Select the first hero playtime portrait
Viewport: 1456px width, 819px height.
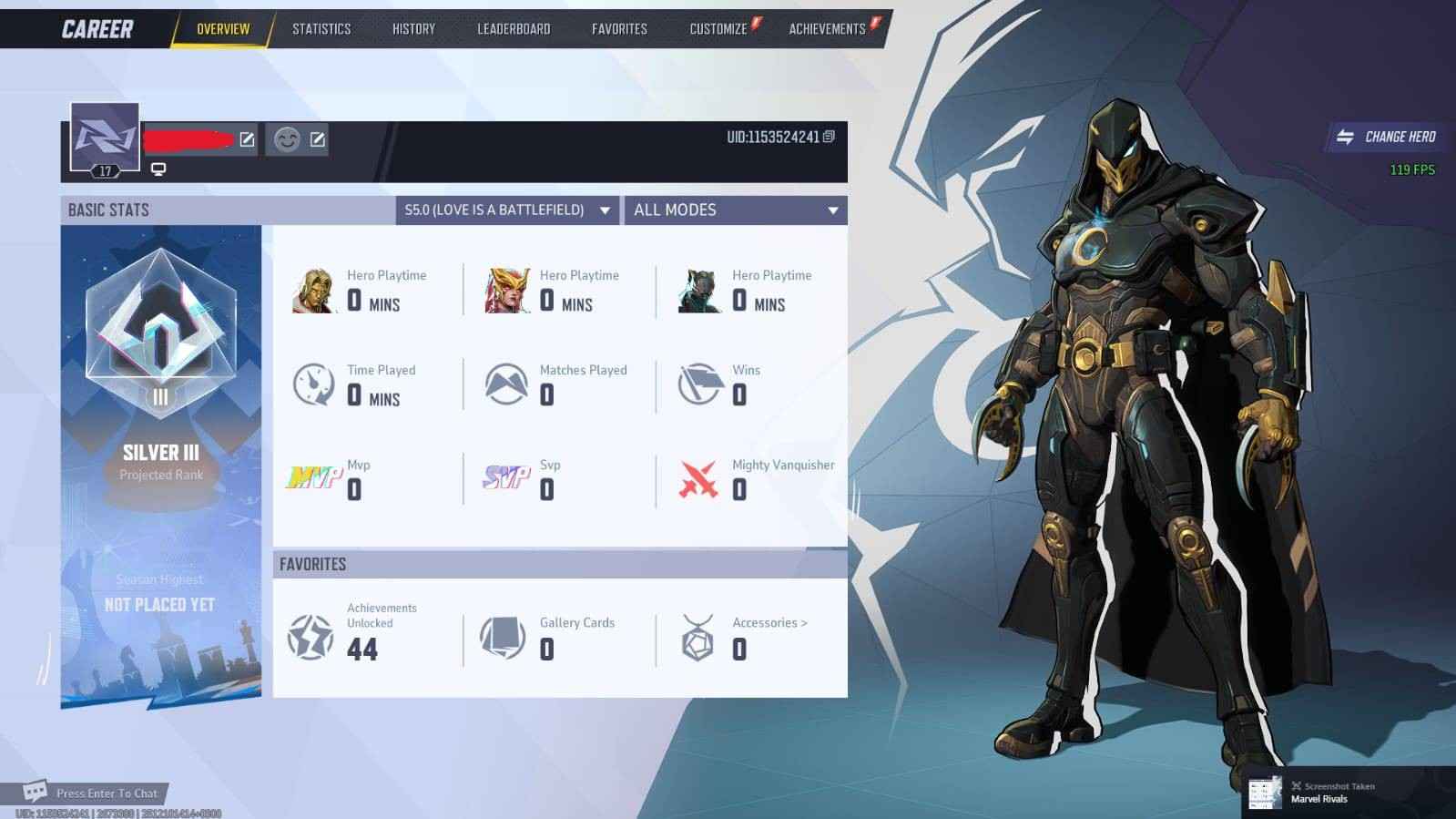click(x=313, y=289)
